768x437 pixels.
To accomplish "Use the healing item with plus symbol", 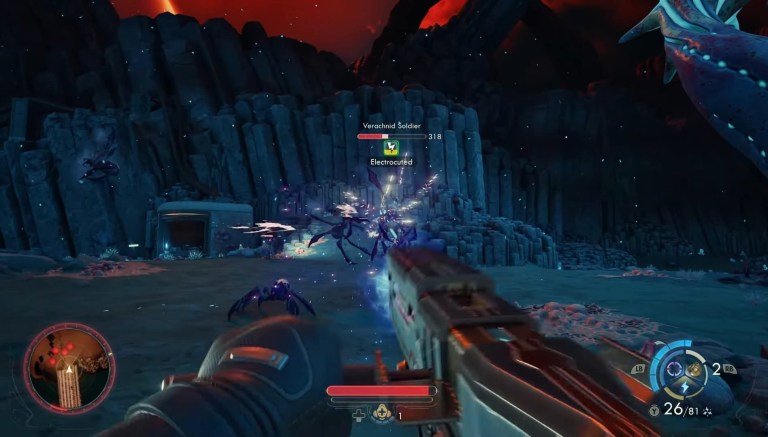I will [381, 413].
